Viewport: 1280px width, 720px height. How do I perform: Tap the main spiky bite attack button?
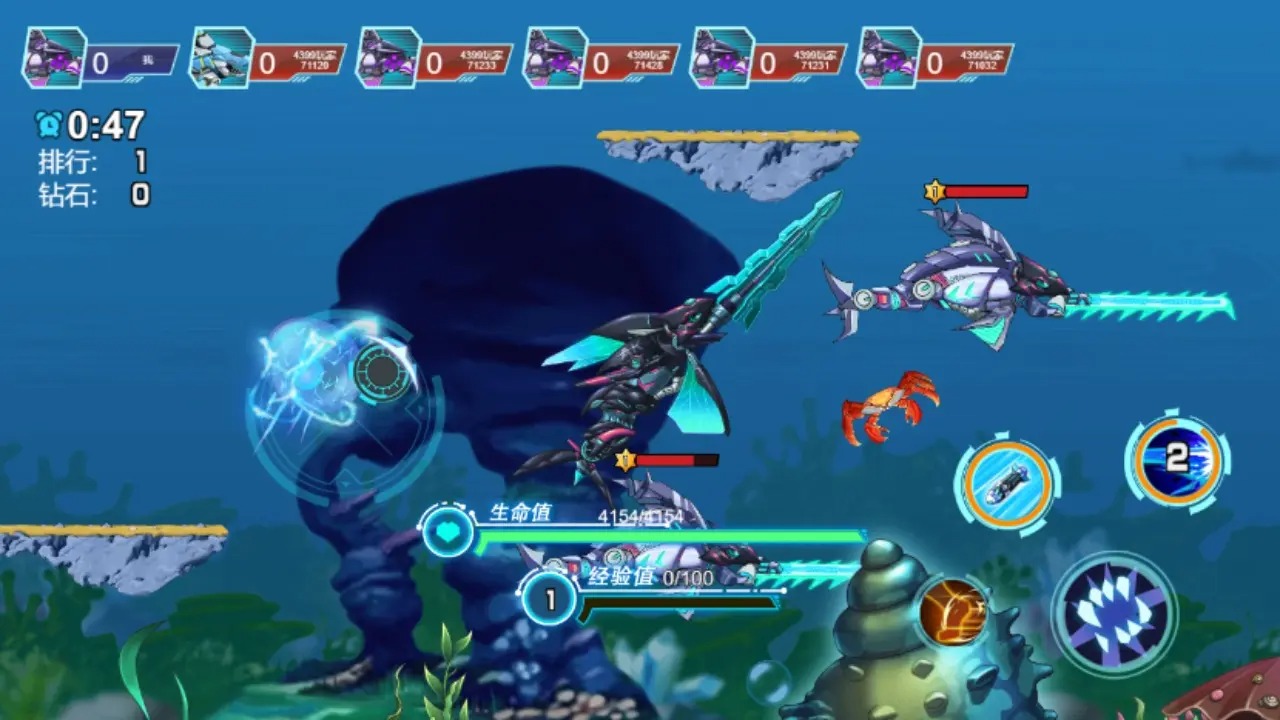(x=1114, y=613)
